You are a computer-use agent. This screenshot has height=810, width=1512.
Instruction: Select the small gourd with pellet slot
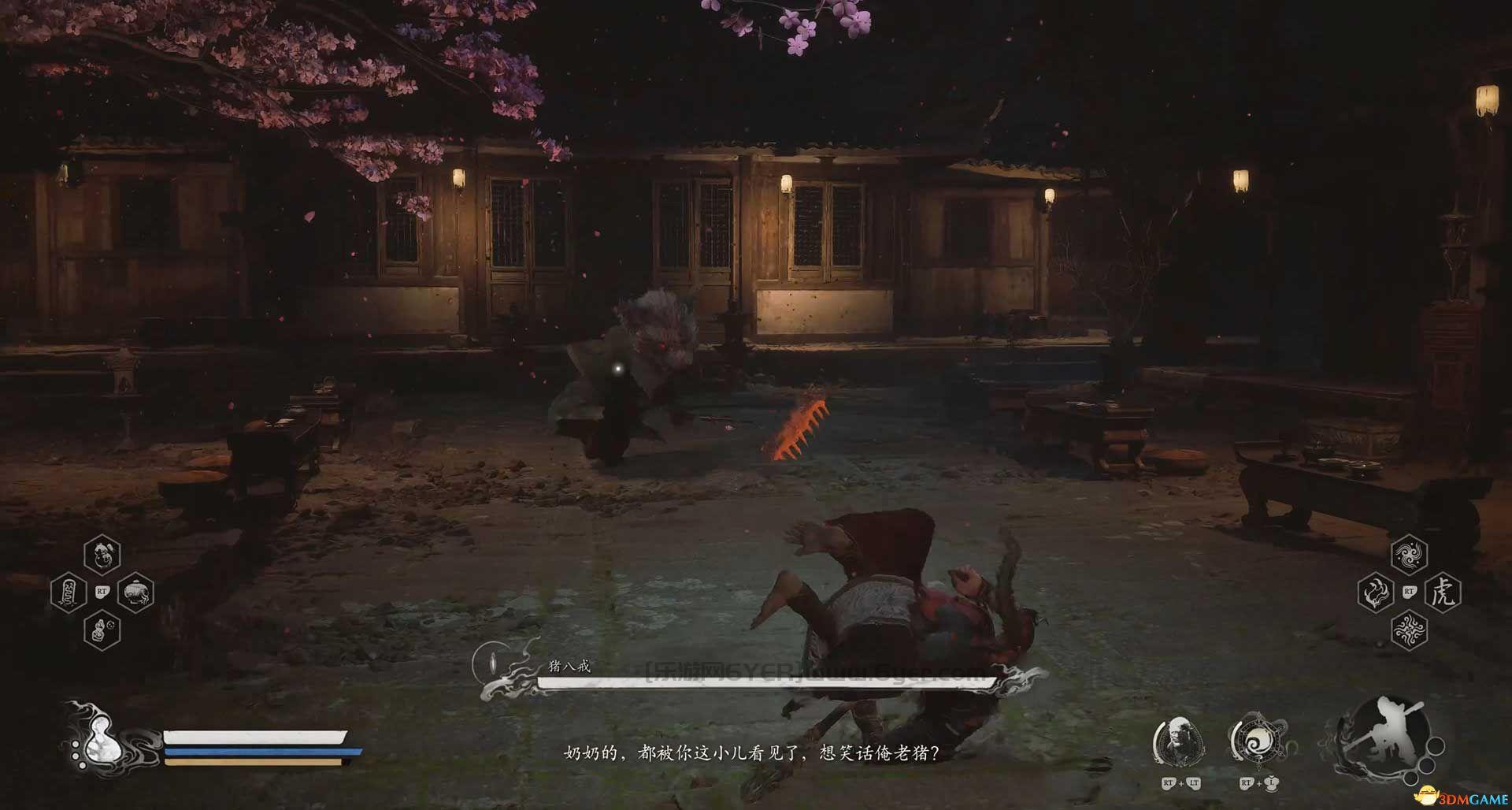(102, 630)
